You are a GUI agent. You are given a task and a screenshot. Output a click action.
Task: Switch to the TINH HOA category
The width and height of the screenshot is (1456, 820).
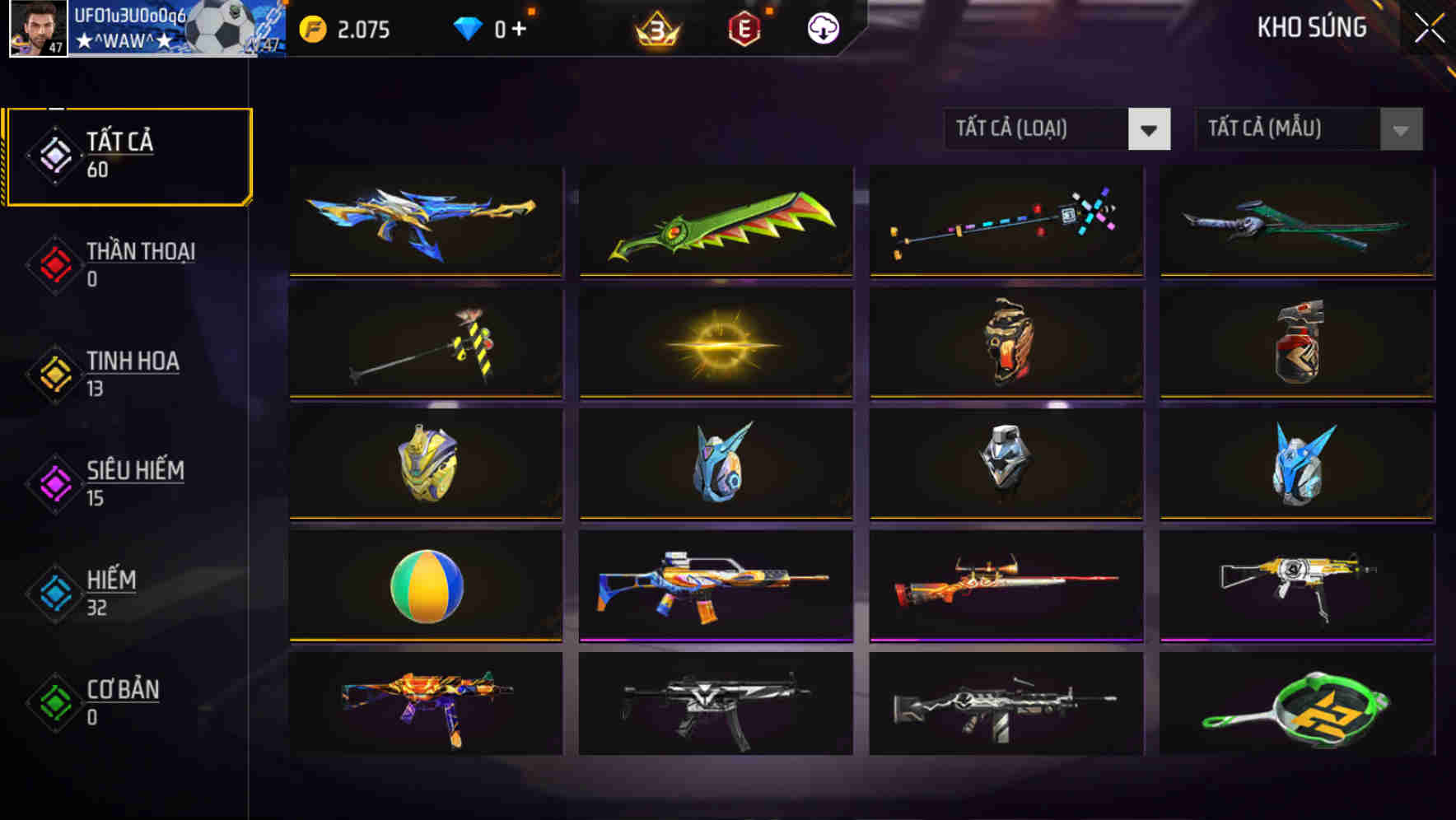[128, 372]
